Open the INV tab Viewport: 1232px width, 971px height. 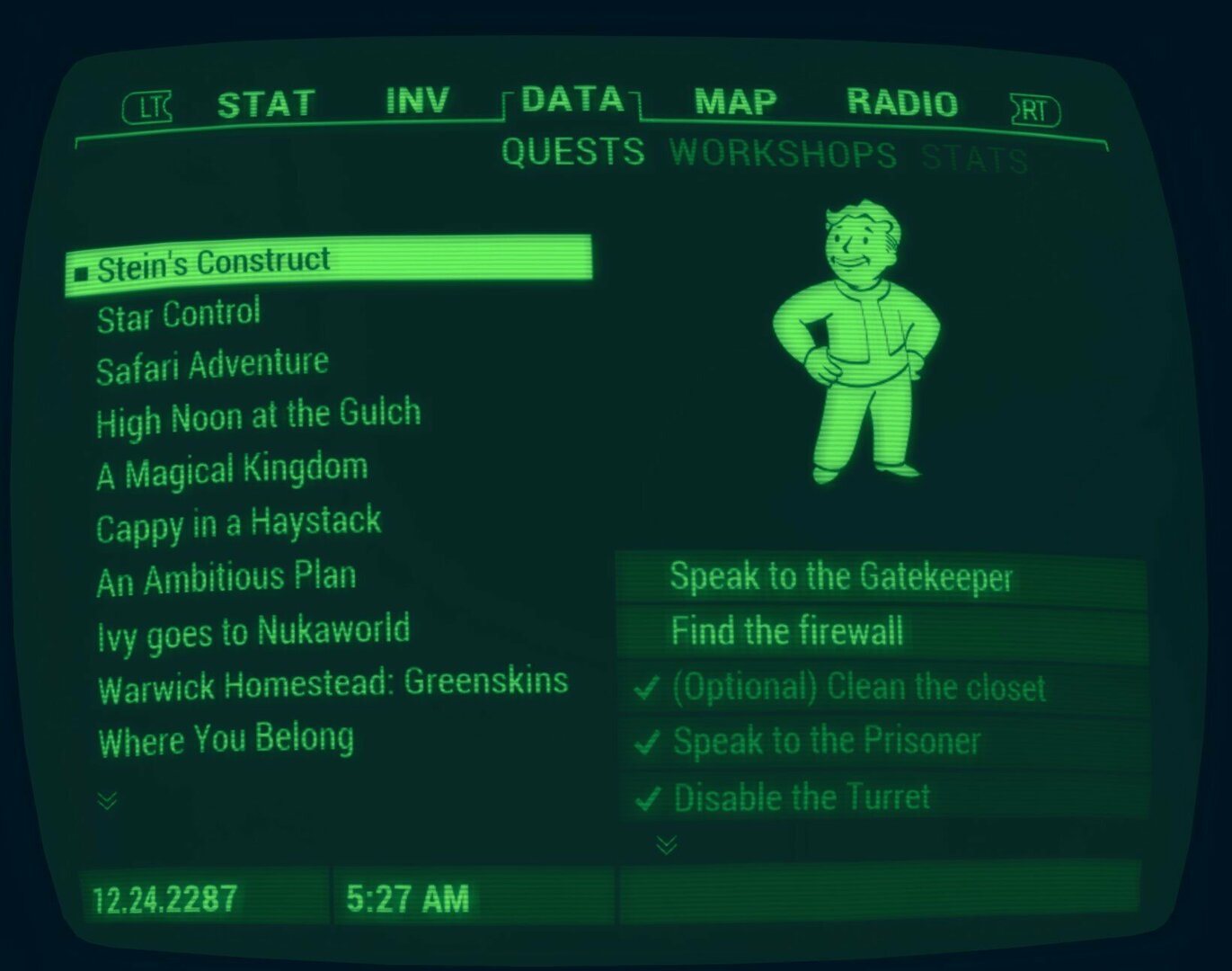coord(417,101)
